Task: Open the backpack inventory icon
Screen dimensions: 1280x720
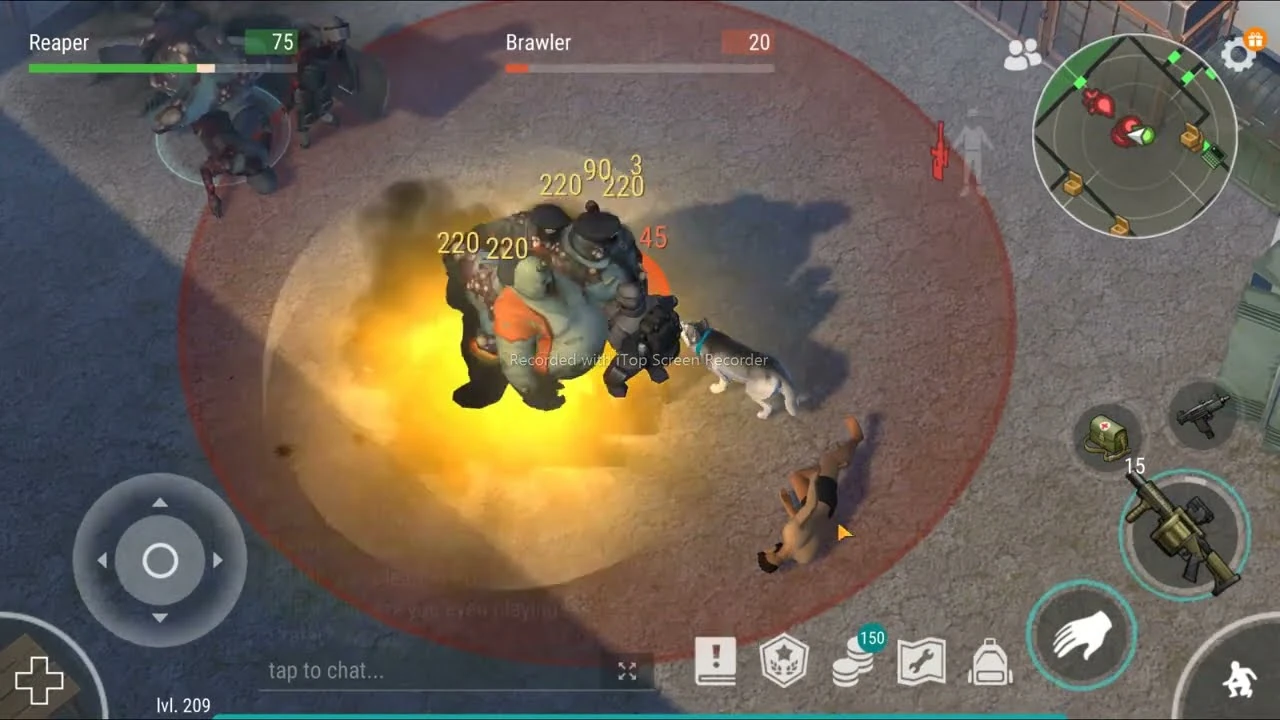Action: (x=990, y=660)
